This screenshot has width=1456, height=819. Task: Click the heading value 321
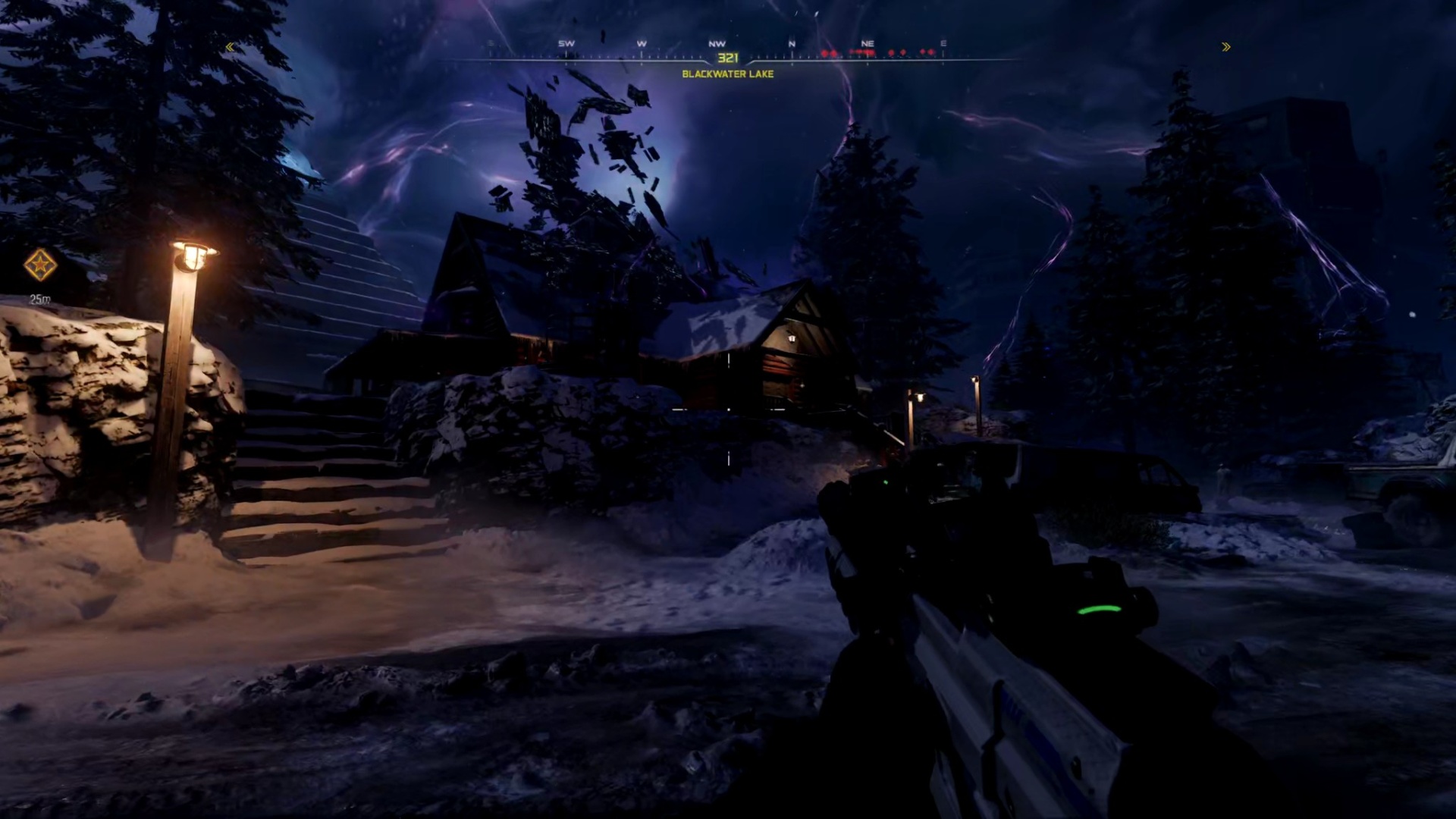coord(728,56)
